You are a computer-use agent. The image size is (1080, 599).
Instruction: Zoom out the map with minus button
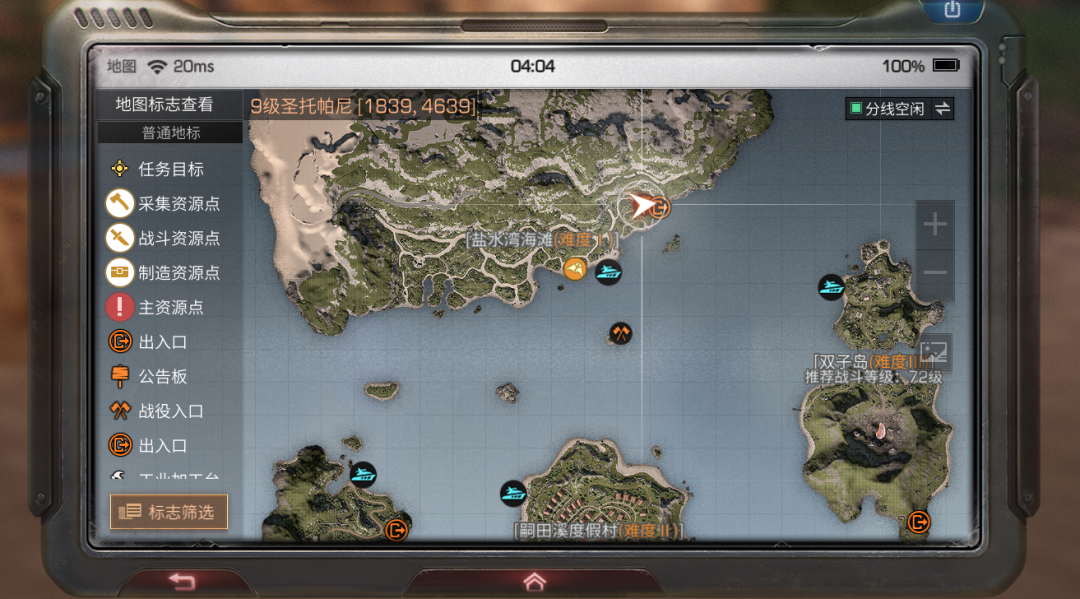(934, 272)
